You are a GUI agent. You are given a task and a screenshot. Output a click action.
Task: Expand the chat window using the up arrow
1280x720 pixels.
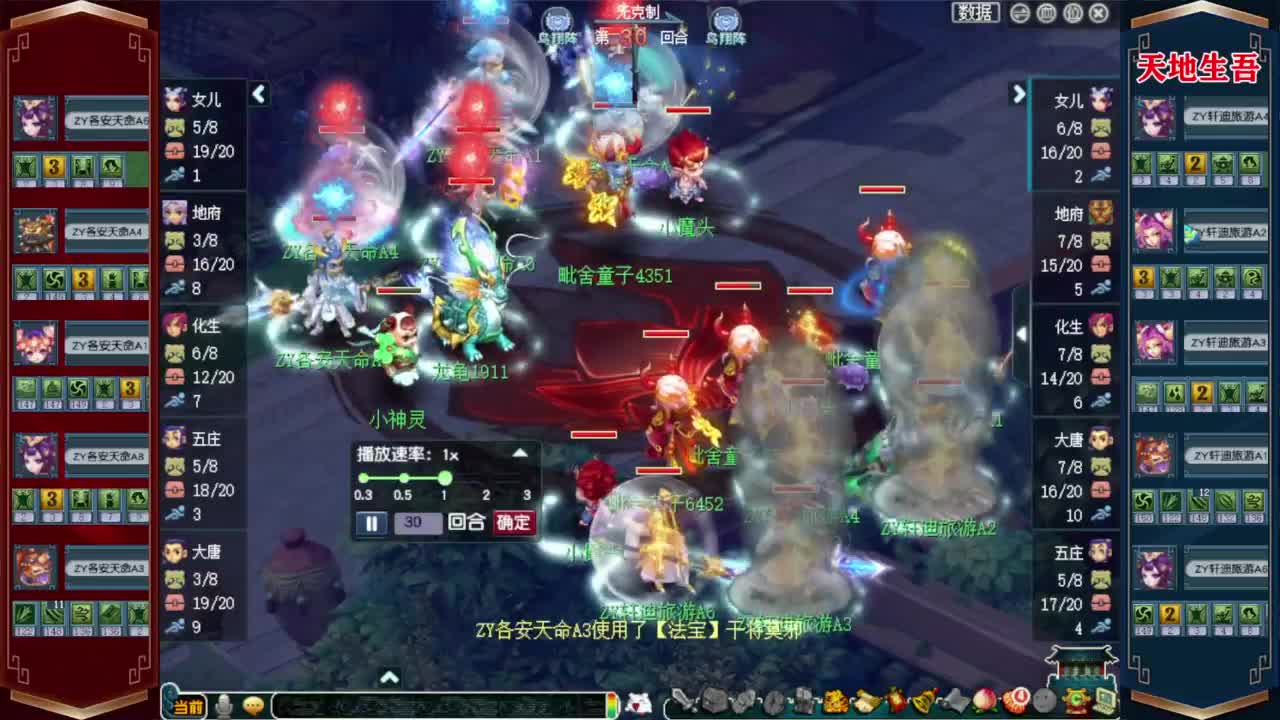(390, 675)
